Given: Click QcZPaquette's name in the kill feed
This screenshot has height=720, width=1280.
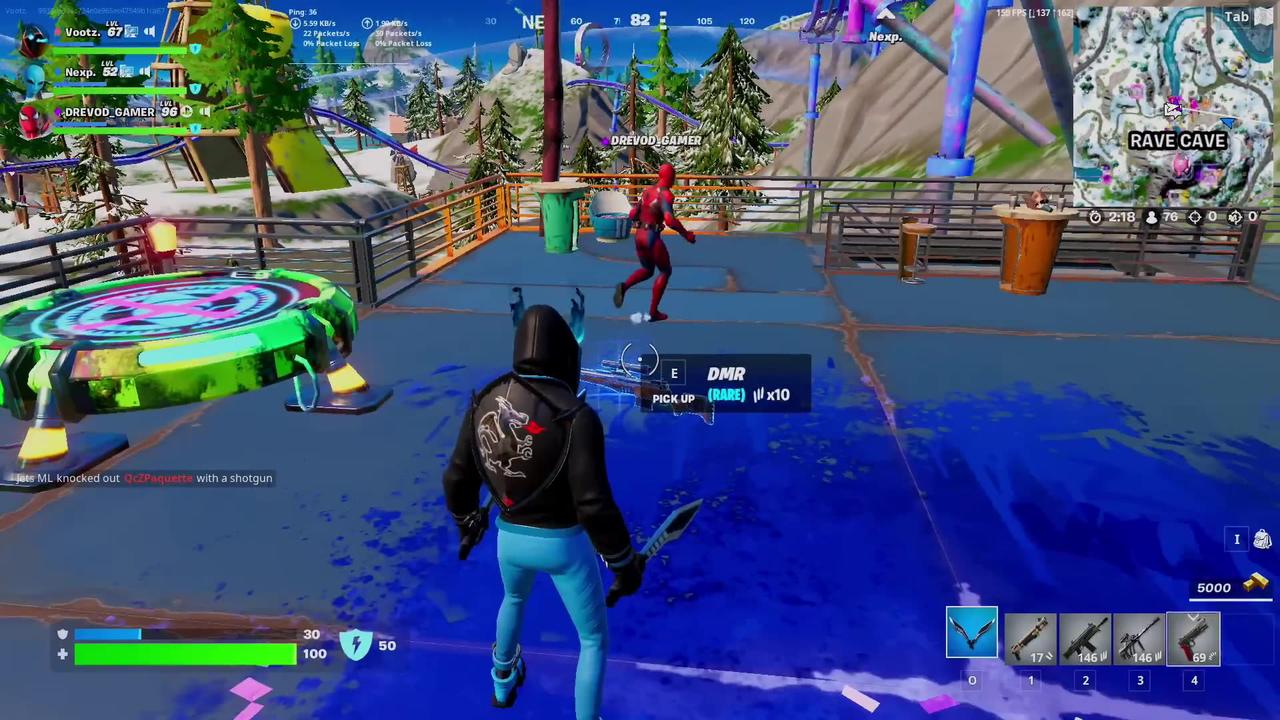Looking at the screenshot, I should pyautogui.click(x=157, y=477).
